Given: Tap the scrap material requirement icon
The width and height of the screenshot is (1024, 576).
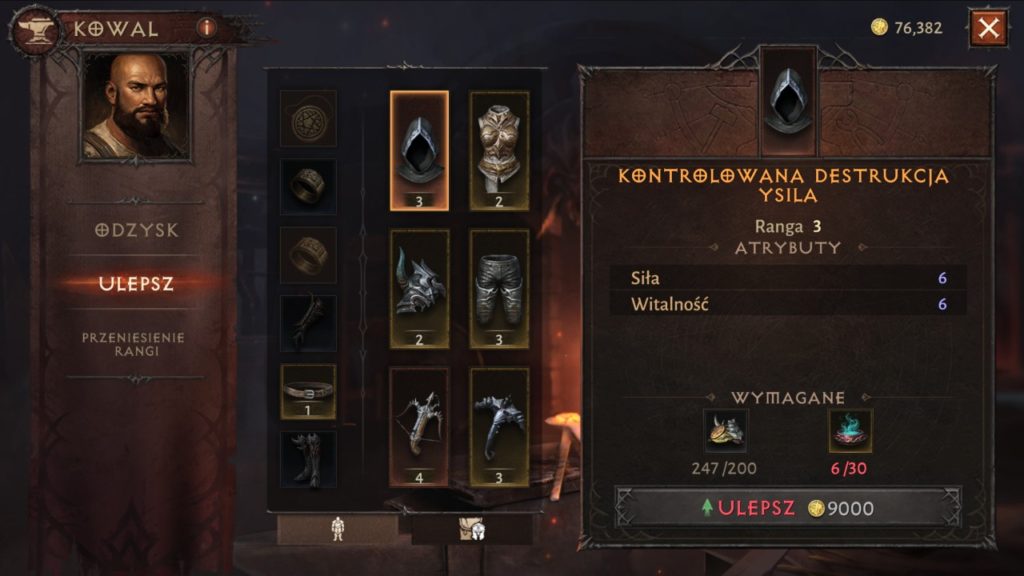Looking at the screenshot, I should click(x=725, y=431).
